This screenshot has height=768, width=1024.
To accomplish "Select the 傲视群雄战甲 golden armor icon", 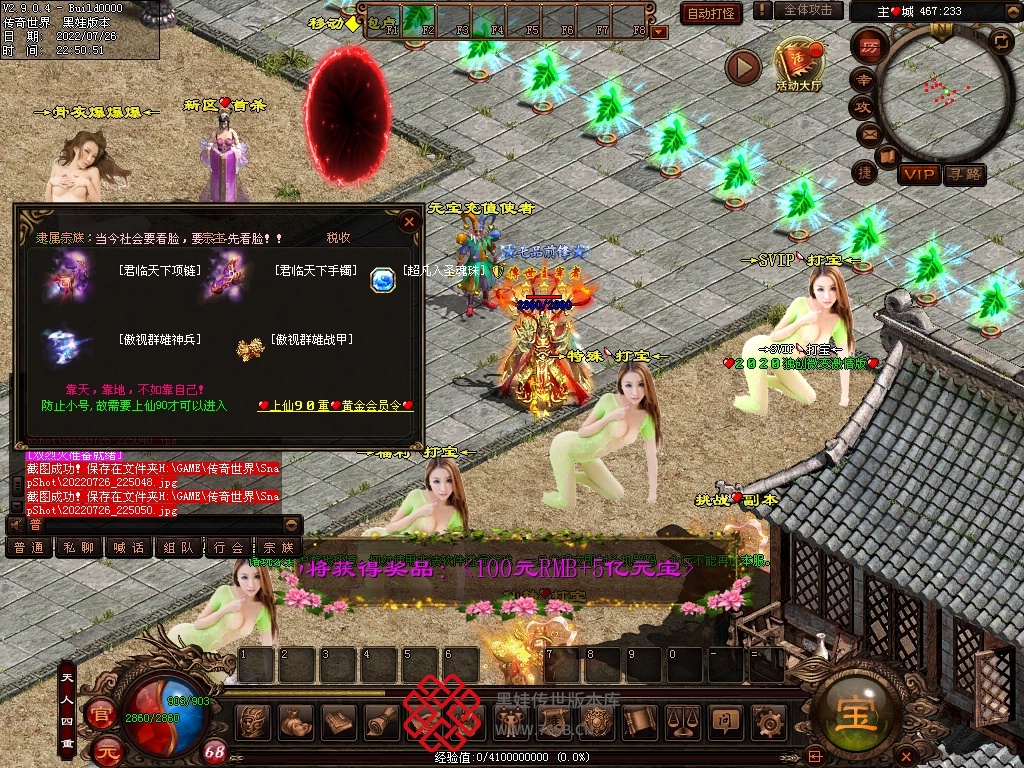I will click(x=250, y=347).
